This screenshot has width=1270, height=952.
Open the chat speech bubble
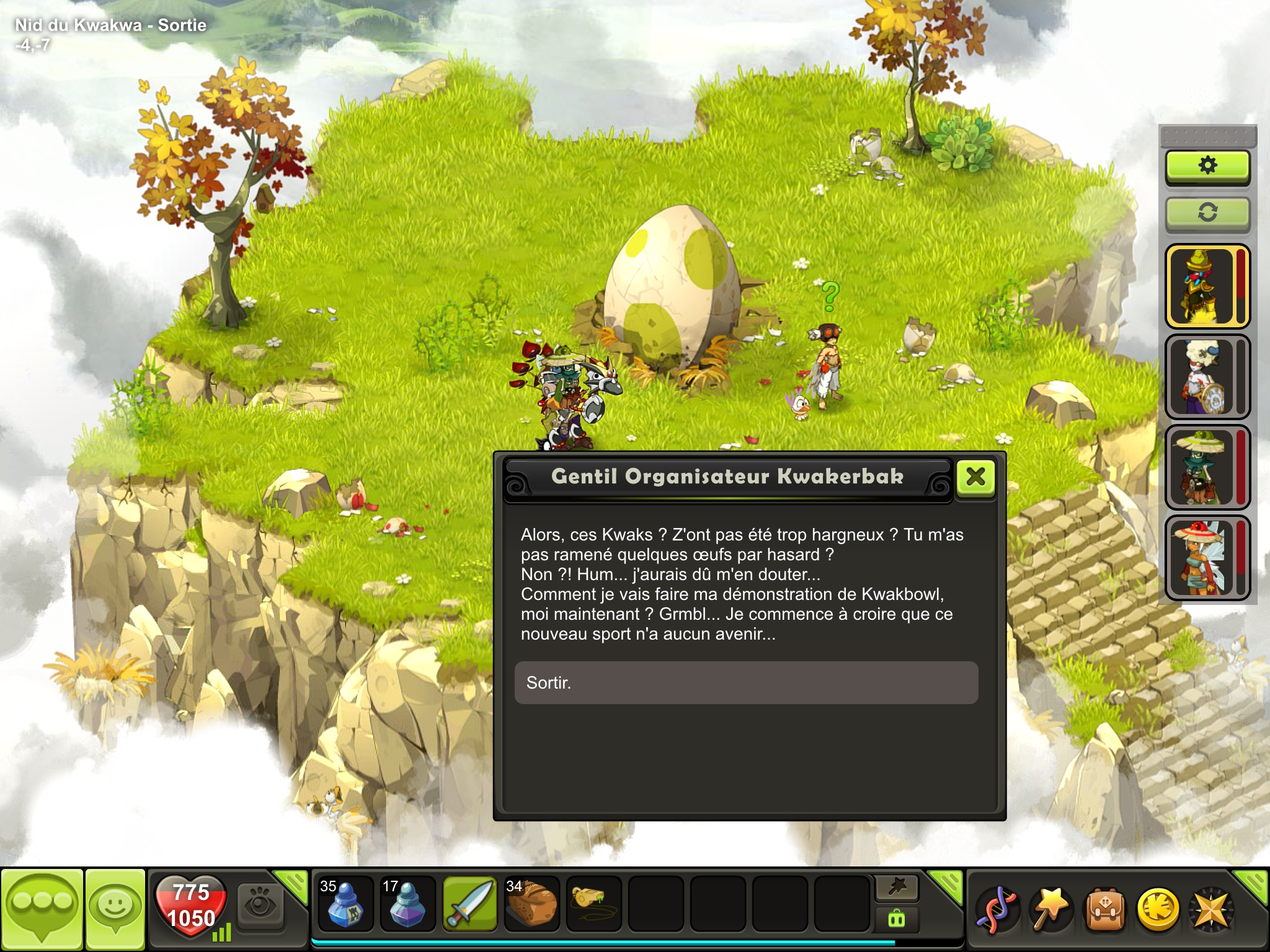42,907
